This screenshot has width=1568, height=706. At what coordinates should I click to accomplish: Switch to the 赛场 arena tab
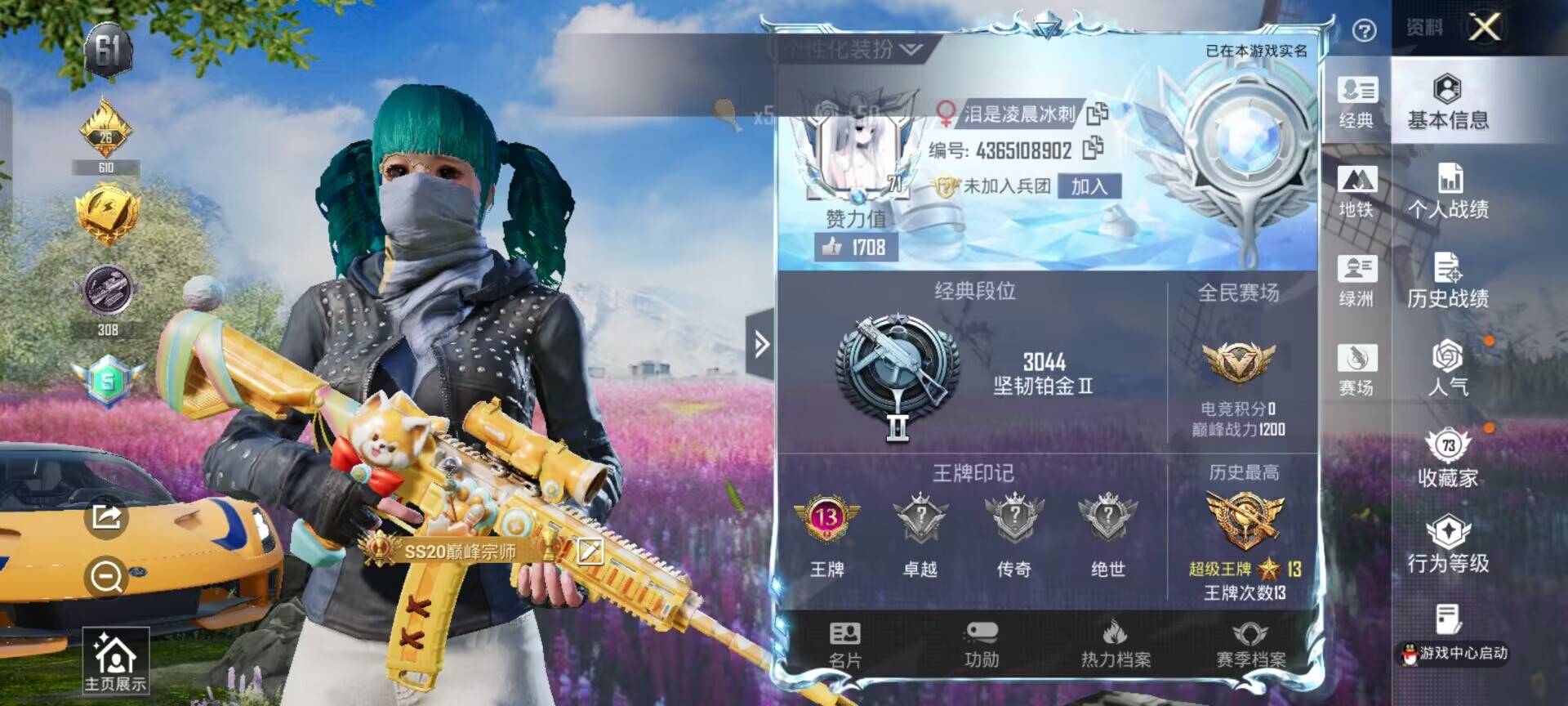point(1356,369)
